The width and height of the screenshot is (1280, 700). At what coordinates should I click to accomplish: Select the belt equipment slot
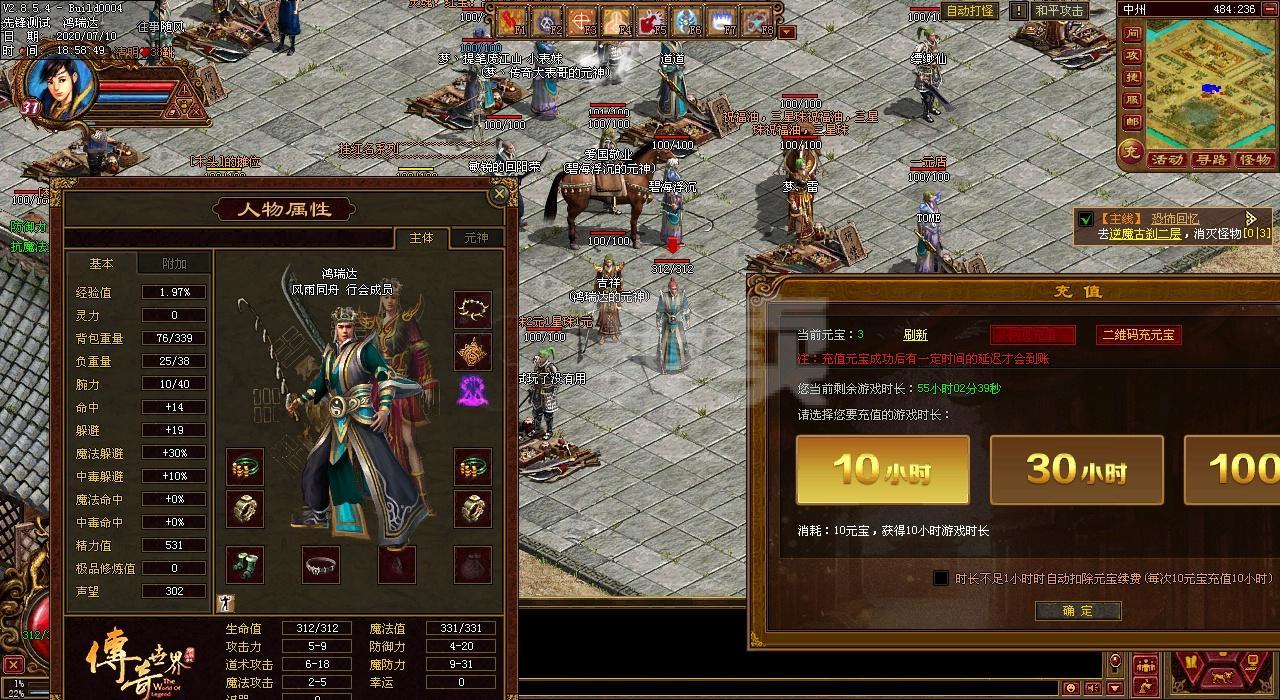(x=320, y=564)
